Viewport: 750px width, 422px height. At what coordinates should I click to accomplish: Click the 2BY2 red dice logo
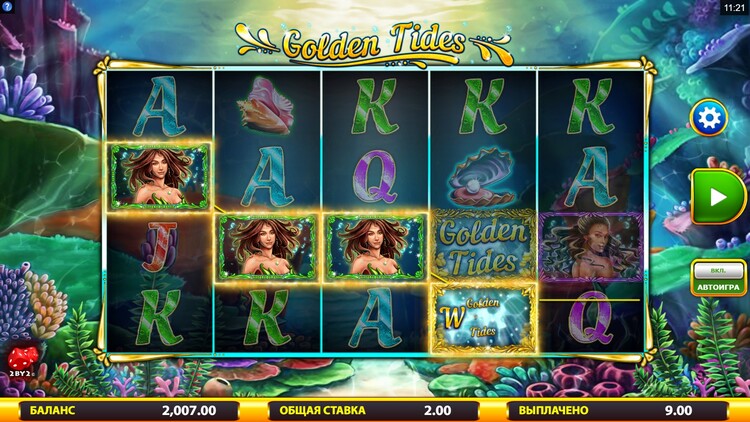[x=21, y=361]
